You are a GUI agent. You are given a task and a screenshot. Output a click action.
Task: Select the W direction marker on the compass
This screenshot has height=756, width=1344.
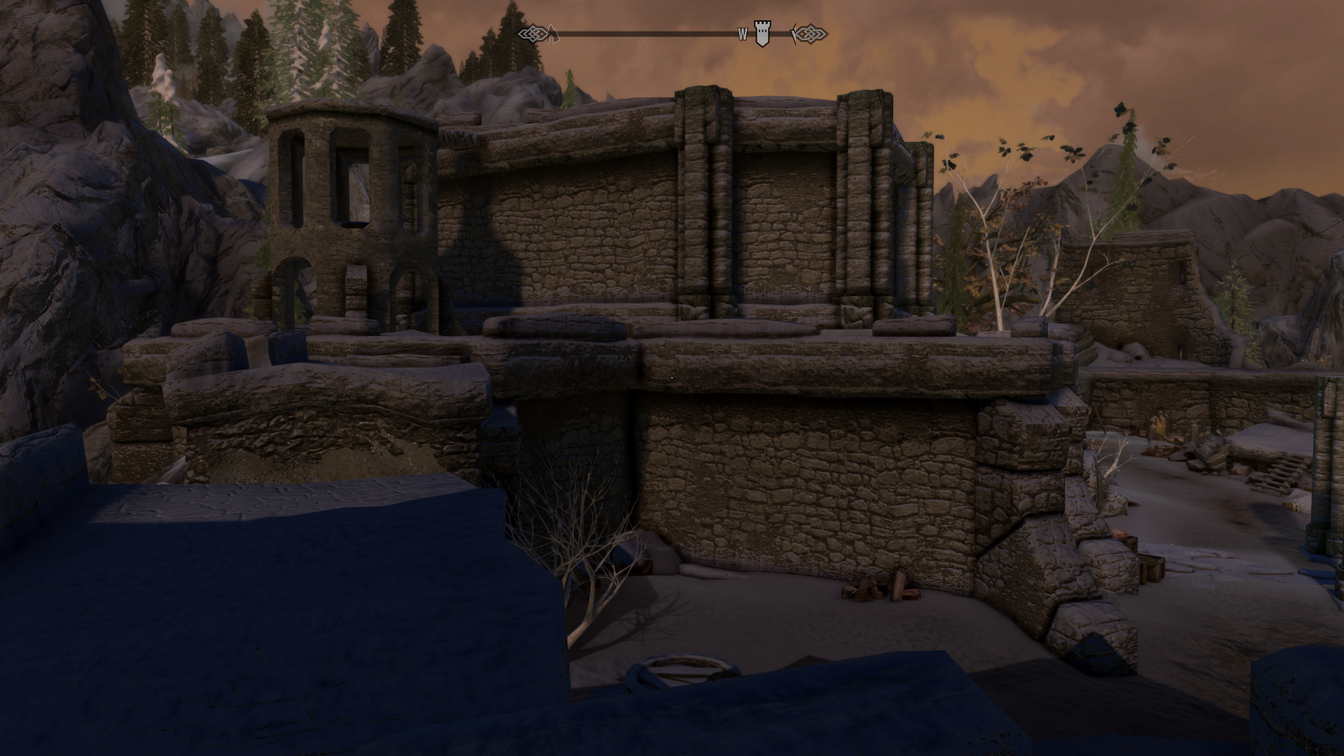(x=740, y=33)
